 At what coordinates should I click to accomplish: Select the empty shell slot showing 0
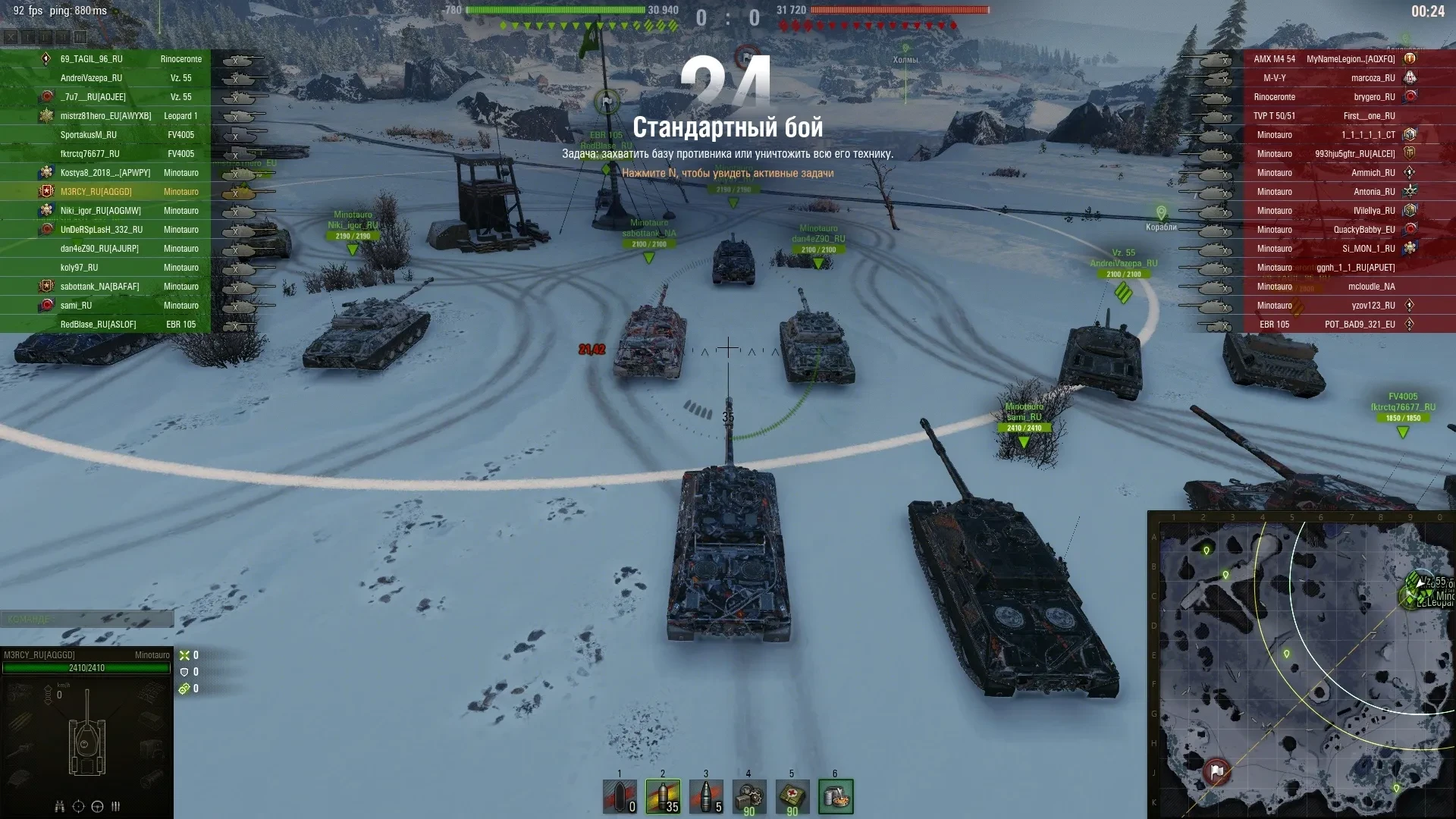coord(620,796)
